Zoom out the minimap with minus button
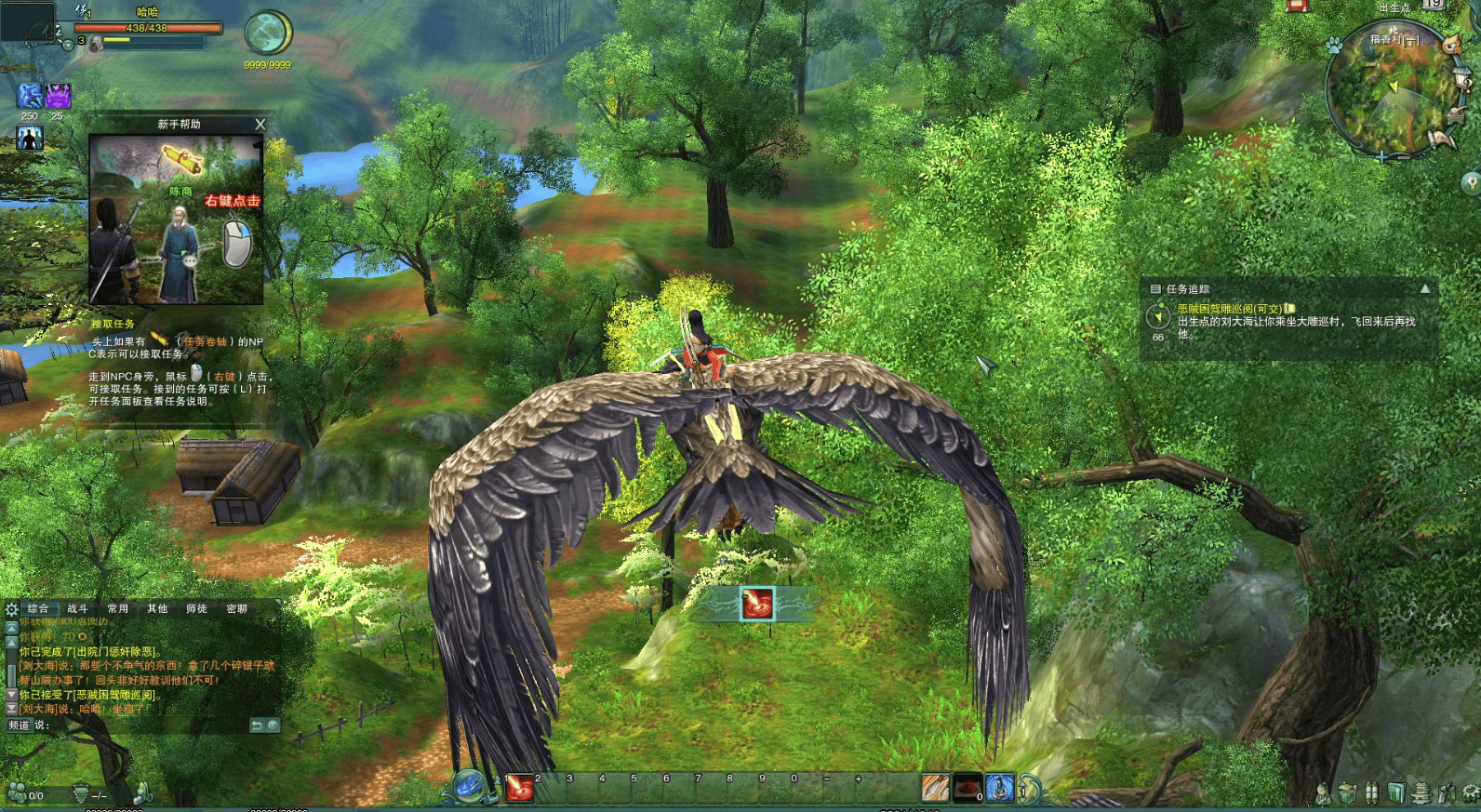The height and width of the screenshot is (812, 1481). coord(1407,157)
